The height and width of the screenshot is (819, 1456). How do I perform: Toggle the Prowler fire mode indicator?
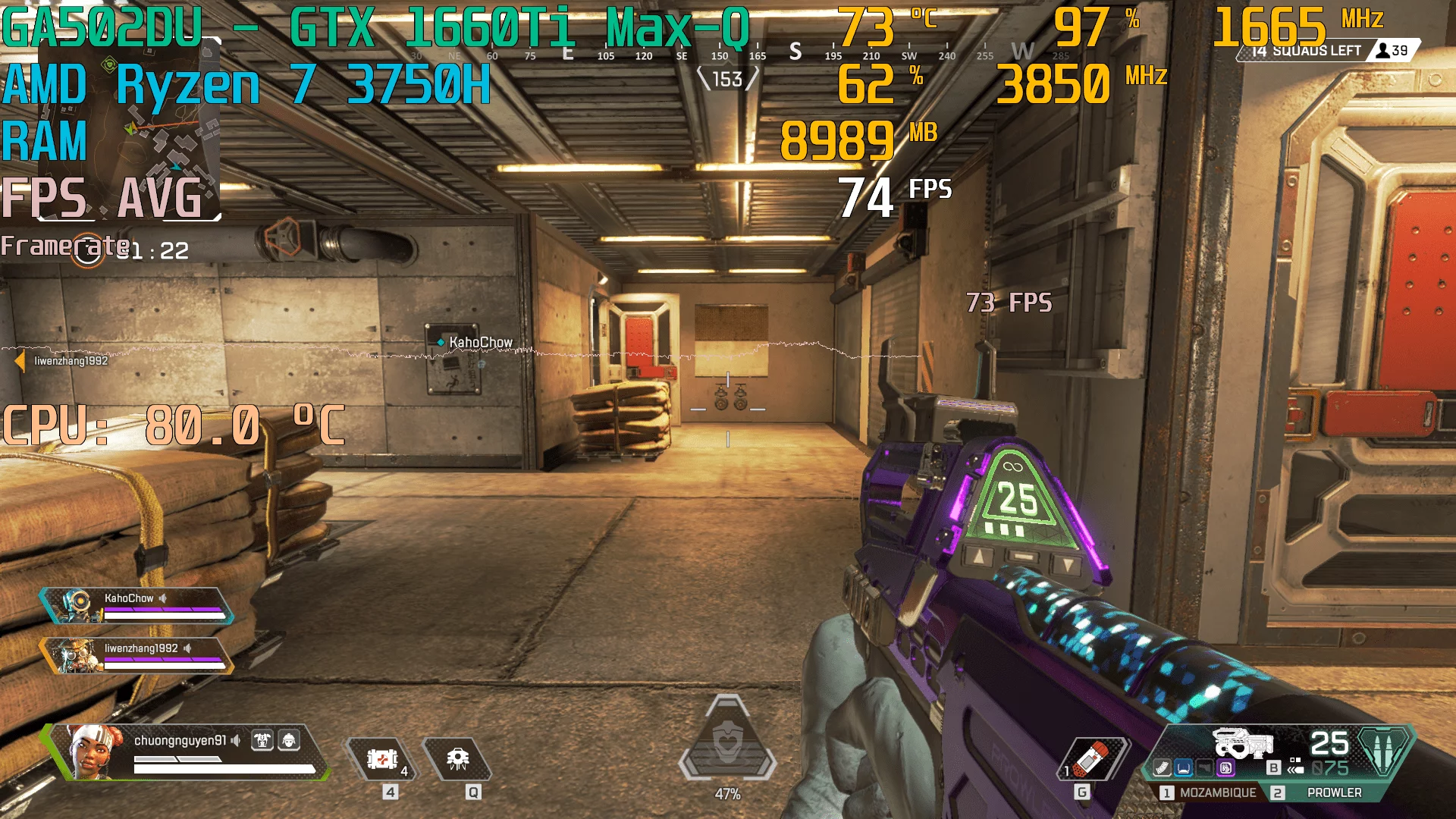pos(1295,767)
